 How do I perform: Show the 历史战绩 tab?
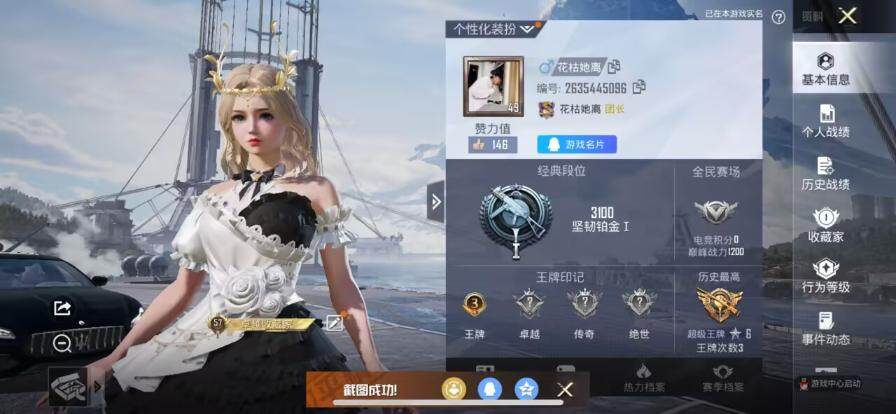coord(826,174)
